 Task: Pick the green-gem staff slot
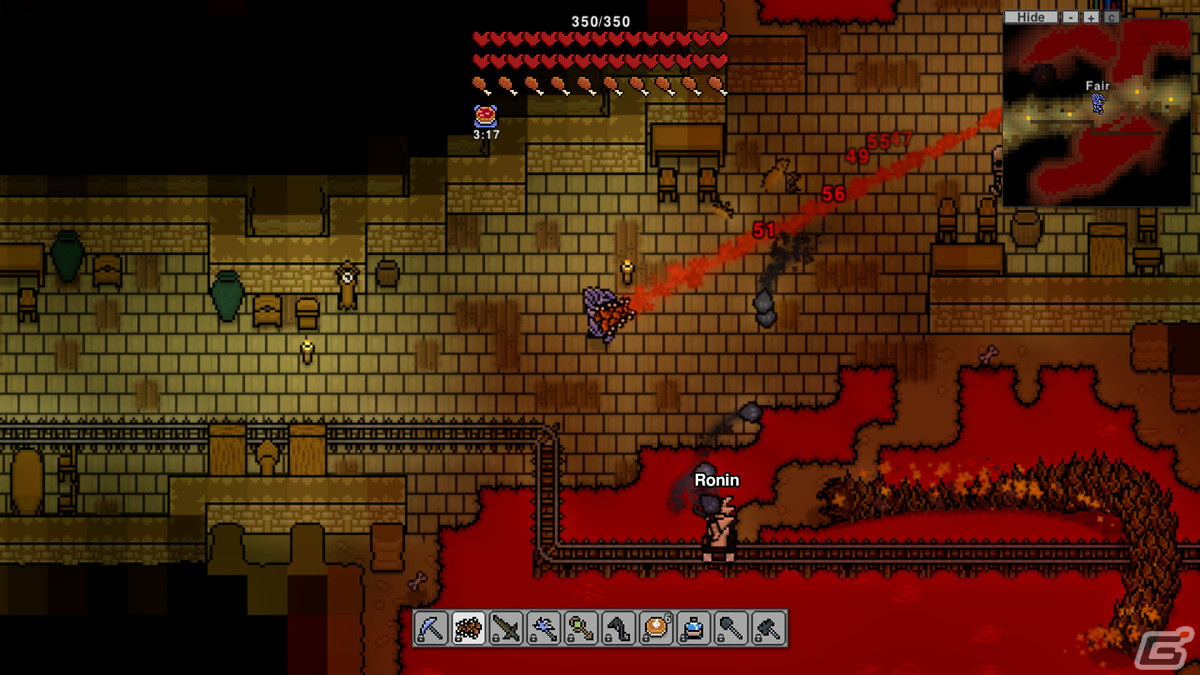581,628
